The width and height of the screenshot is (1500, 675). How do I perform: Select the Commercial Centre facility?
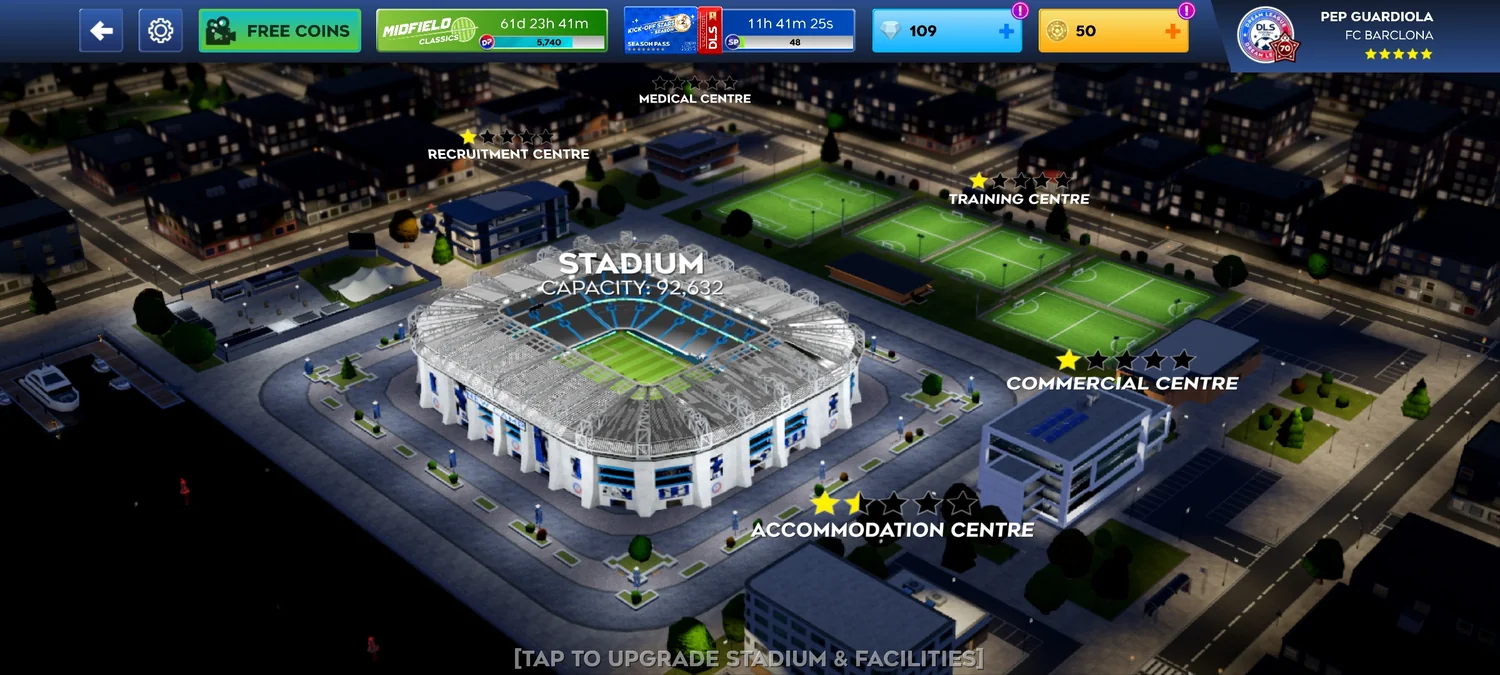1122,382
